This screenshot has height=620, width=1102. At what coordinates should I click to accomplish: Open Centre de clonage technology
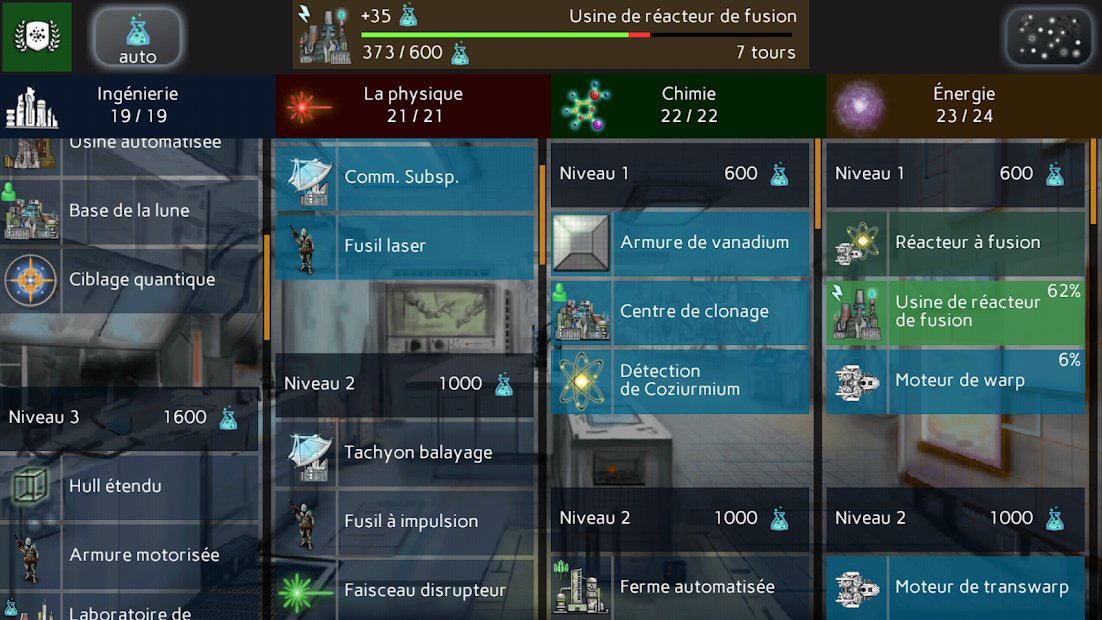pyautogui.click(x=680, y=311)
